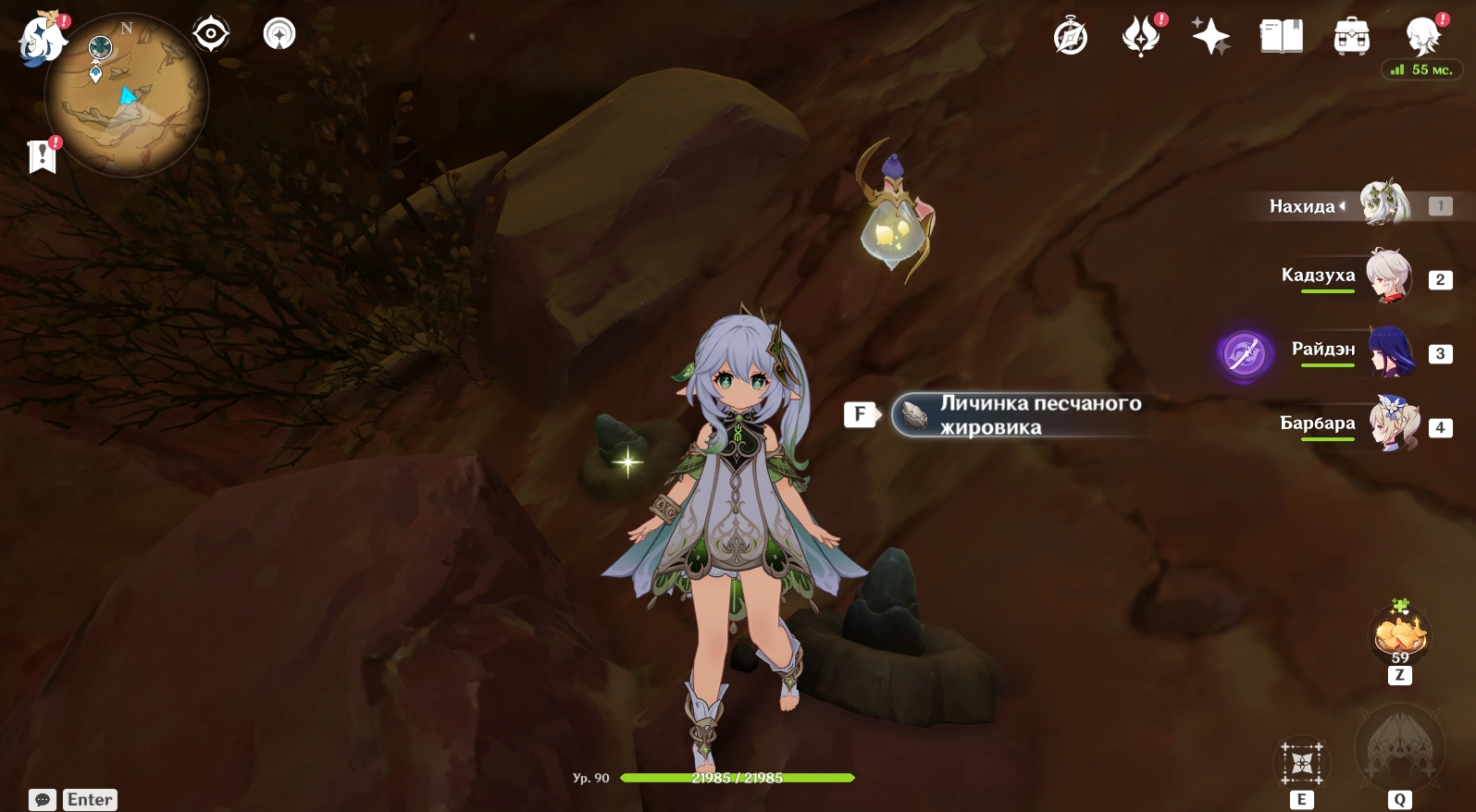This screenshot has height=812, width=1476.
Task: Open the chat speech bubble
Action: point(43,800)
